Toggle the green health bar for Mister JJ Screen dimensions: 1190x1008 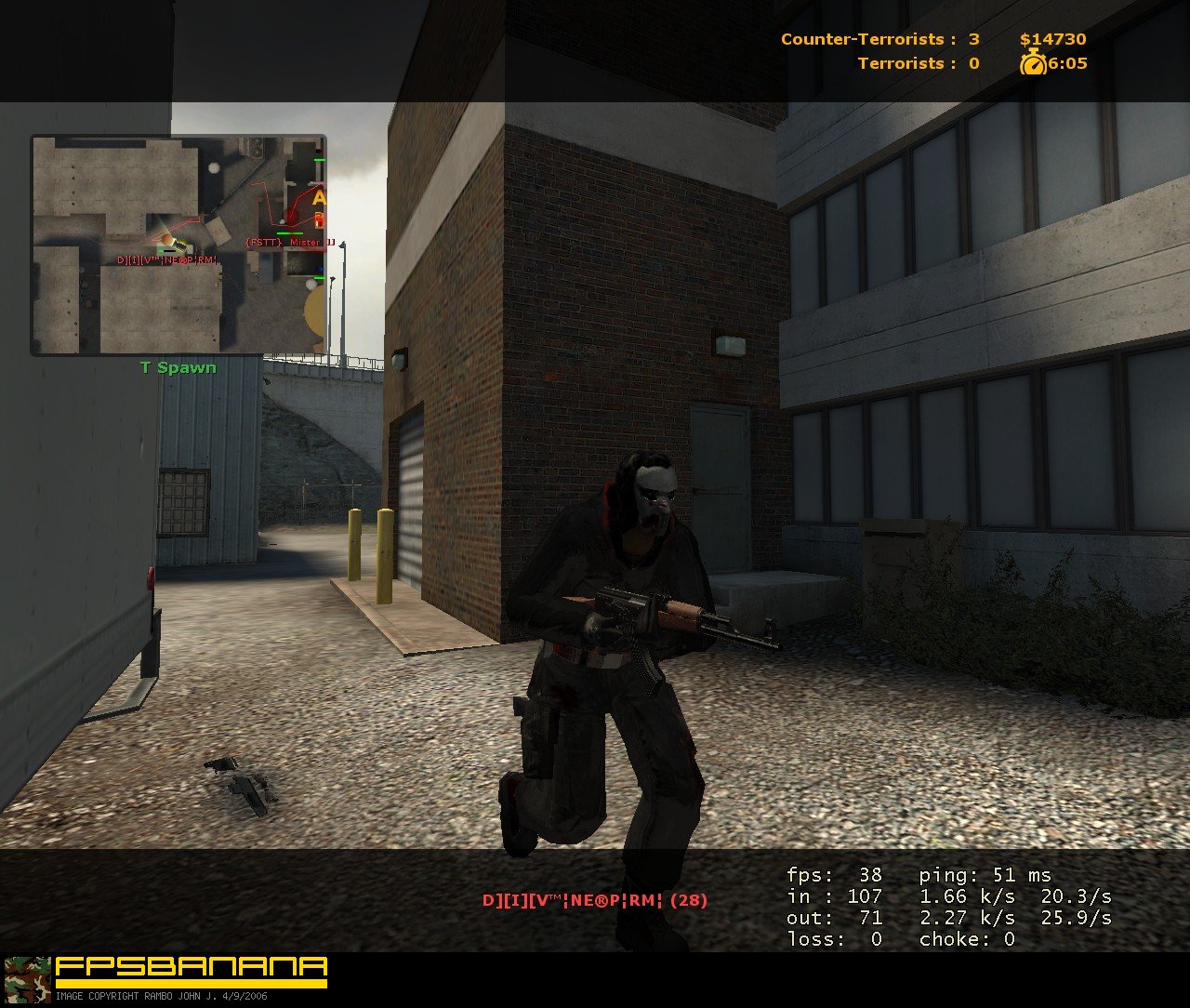click(x=290, y=233)
